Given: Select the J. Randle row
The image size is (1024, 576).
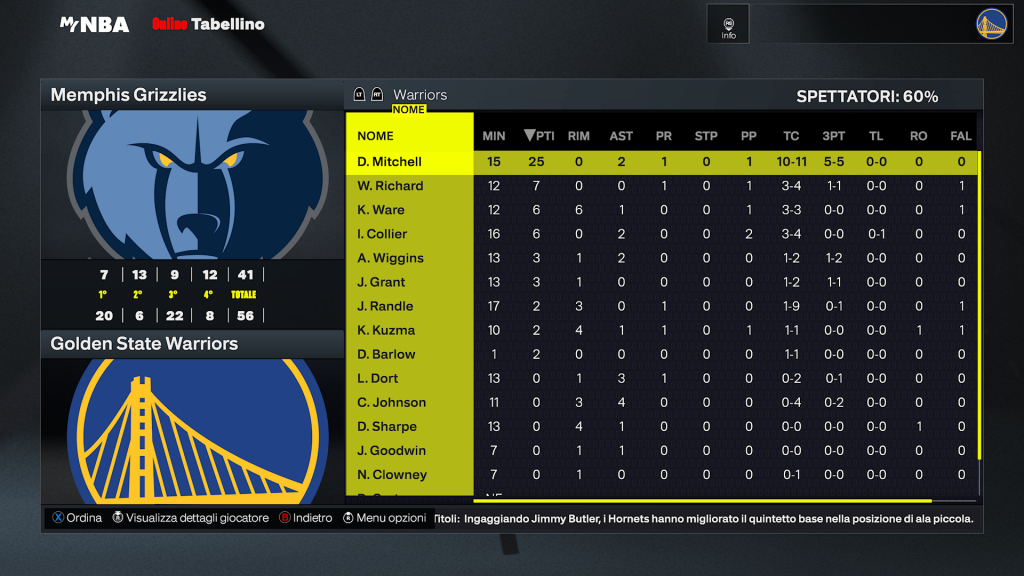Looking at the screenshot, I should (x=385, y=306).
